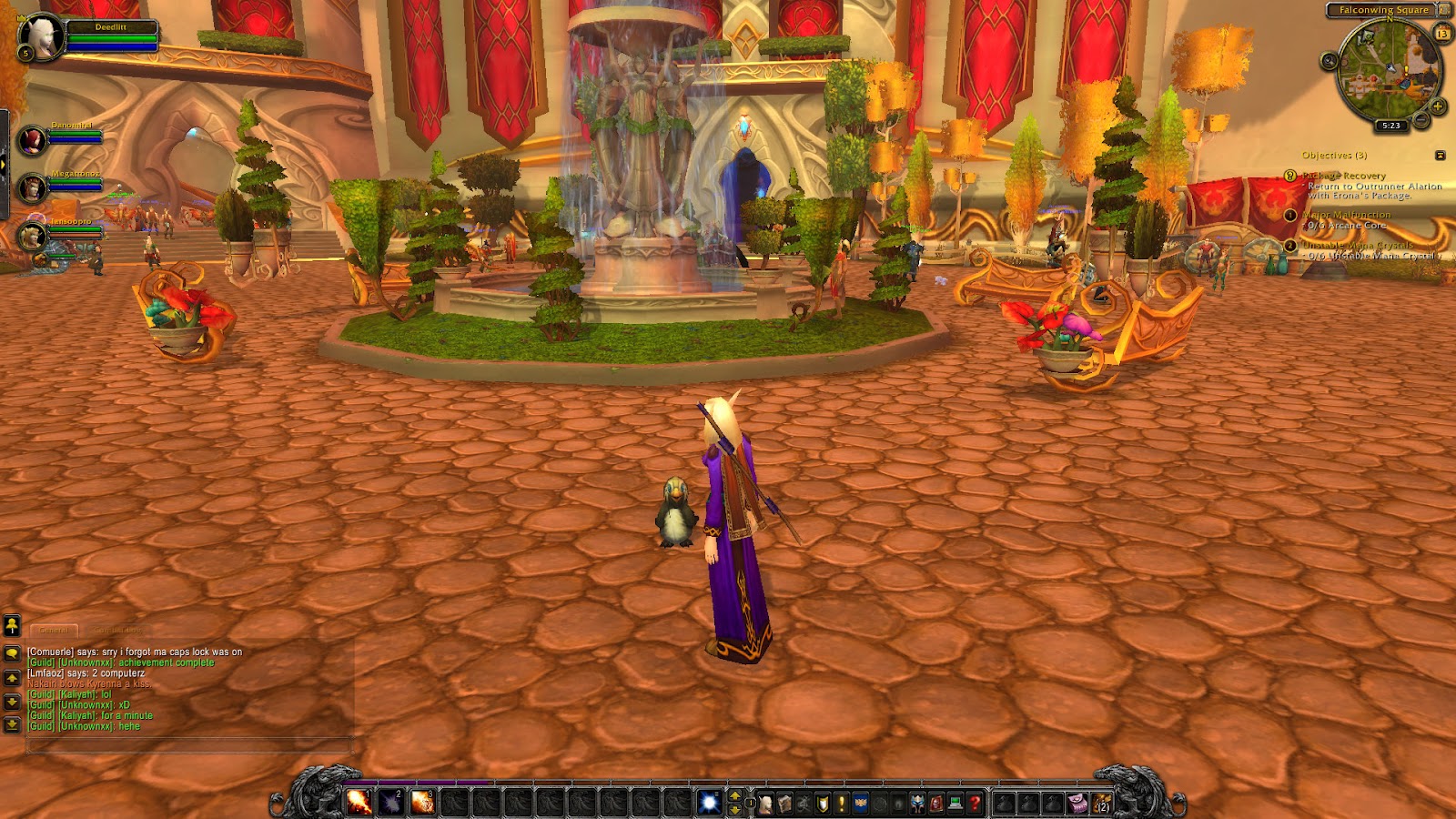Viewport: 1456px width, 819px height.
Task: Select the General chat tab
Action: pyautogui.click(x=54, y=630)
